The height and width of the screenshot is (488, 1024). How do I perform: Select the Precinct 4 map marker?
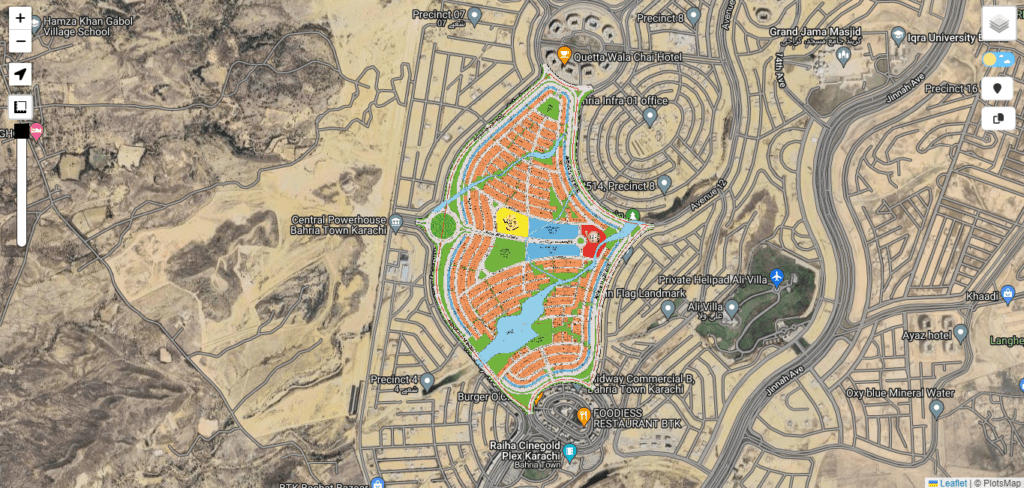coord(427,381)
